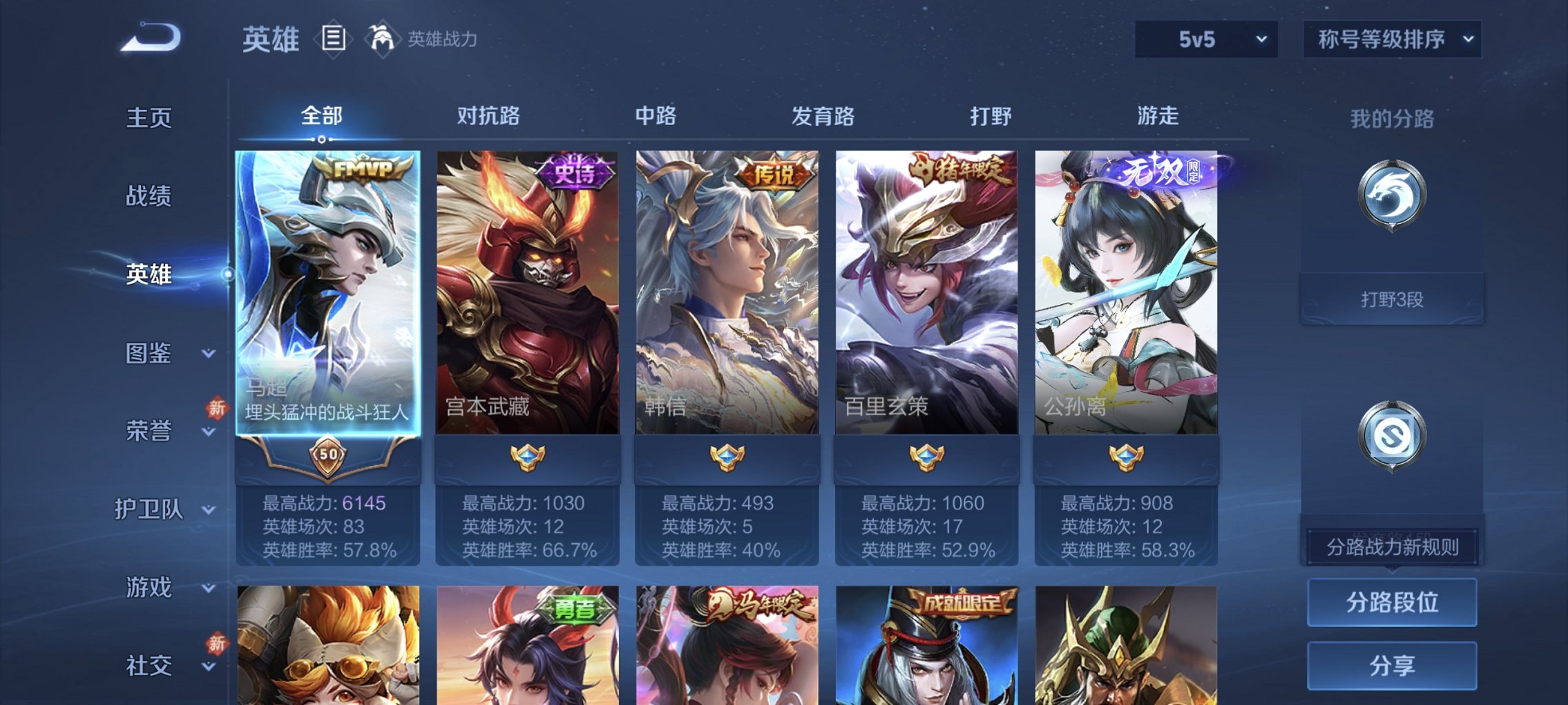Click the FMVP badge on 马超's card
The width and height of the screenshot is (1568, 705).
click(x=360, y=169)
